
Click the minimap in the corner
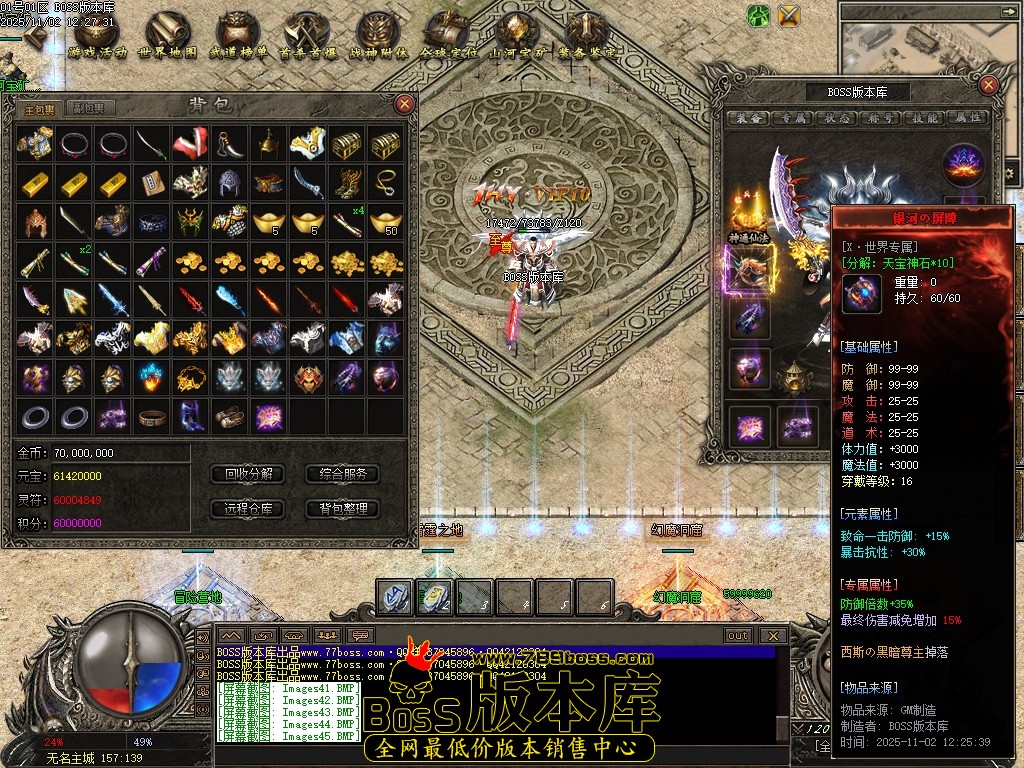[x=932, y=42]
